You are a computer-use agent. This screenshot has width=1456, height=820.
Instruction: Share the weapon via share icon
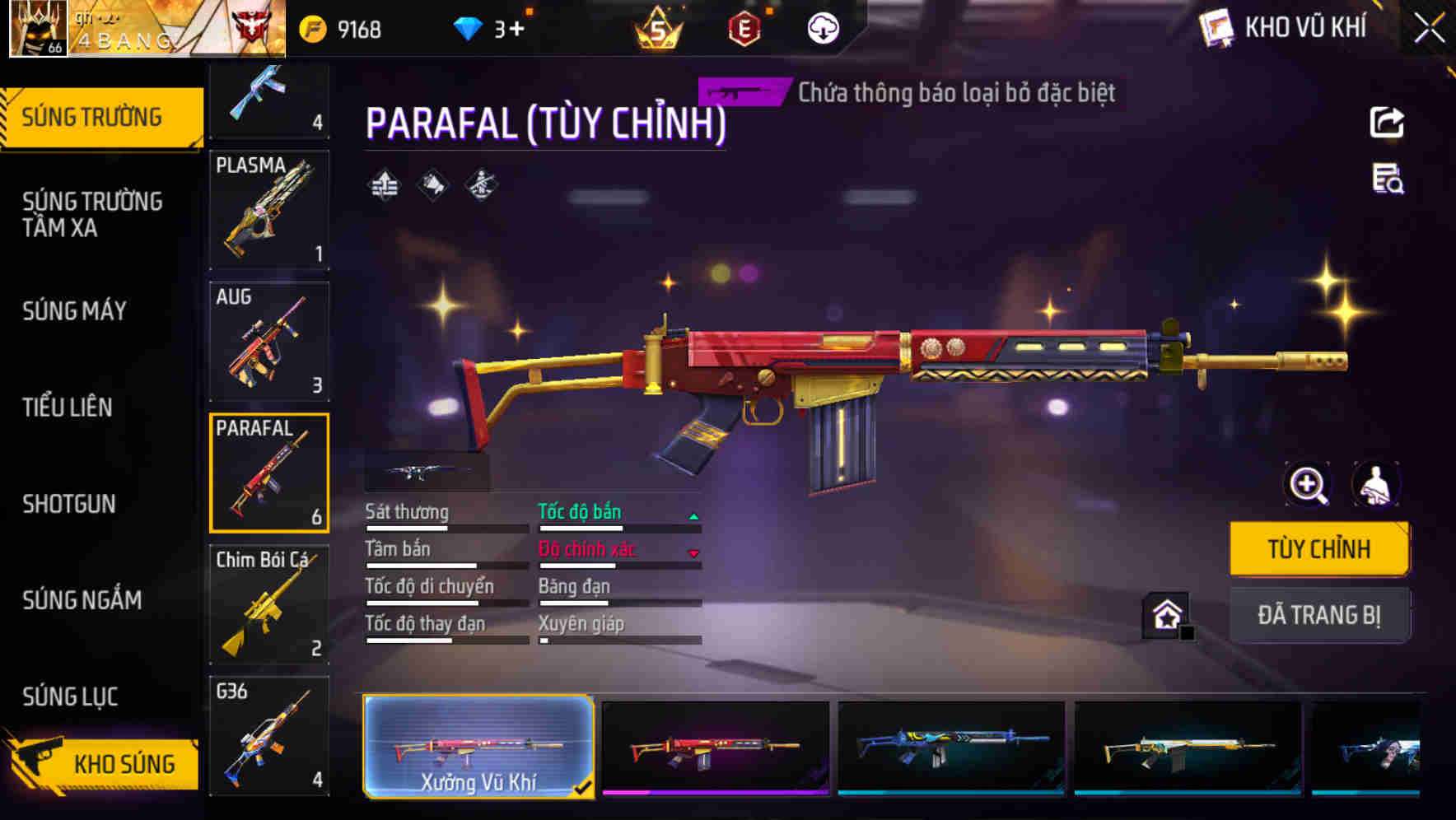1387,123
